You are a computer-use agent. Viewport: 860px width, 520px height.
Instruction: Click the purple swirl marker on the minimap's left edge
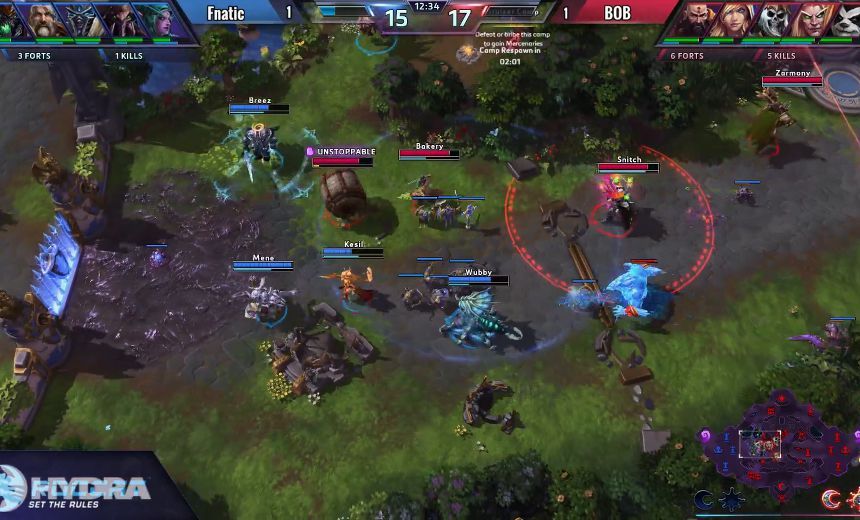706,436
